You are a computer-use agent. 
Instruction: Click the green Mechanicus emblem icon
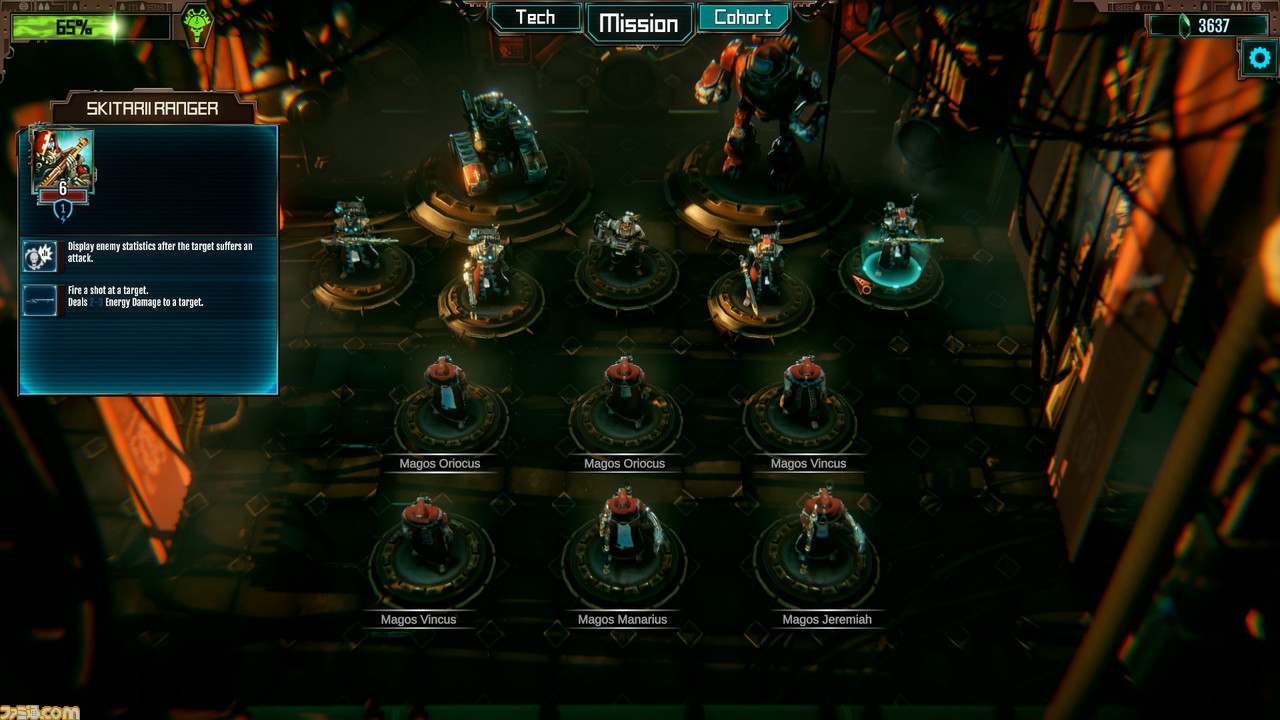click(196, 24)
